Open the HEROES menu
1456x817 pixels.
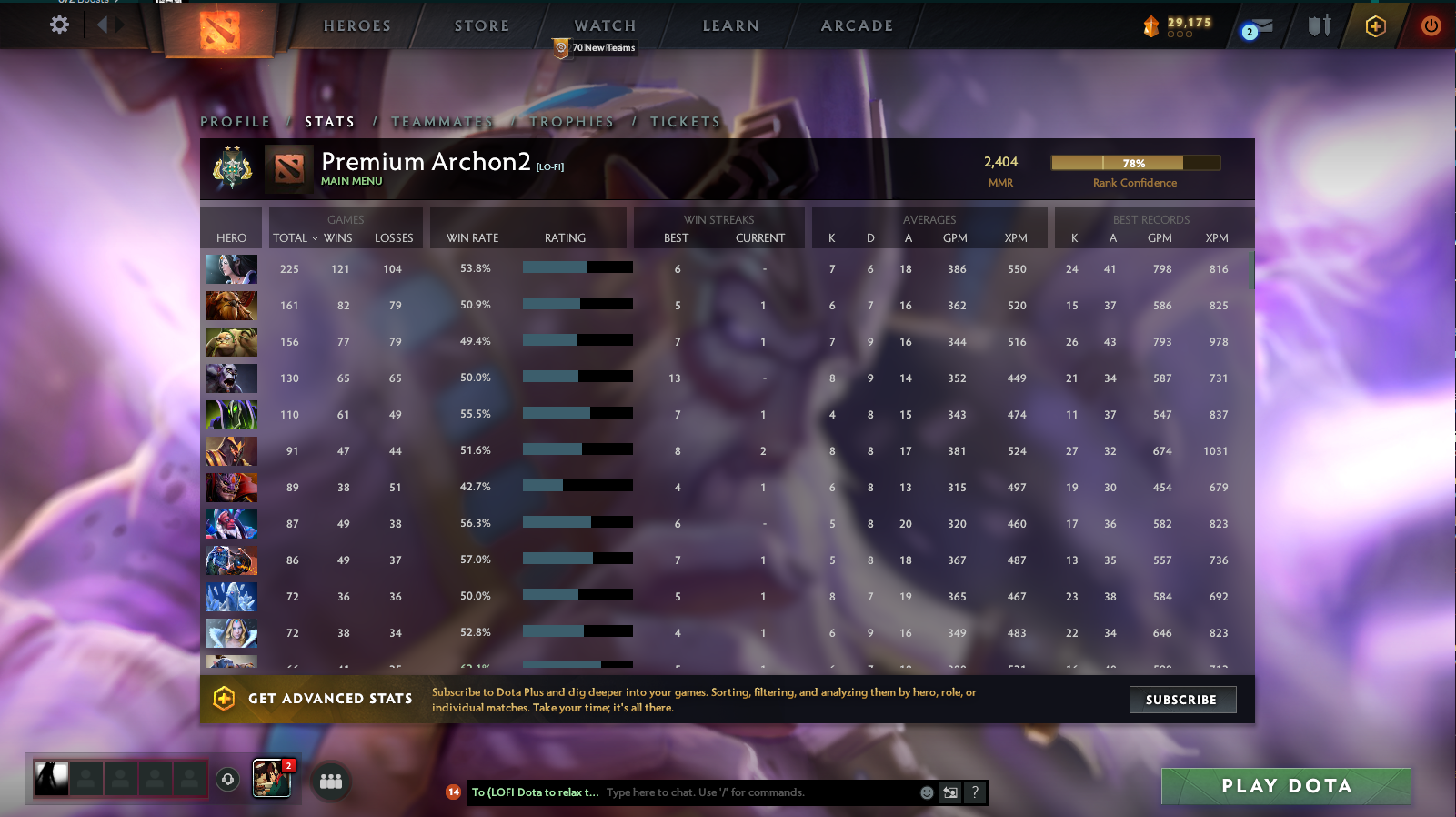[355, 25]
